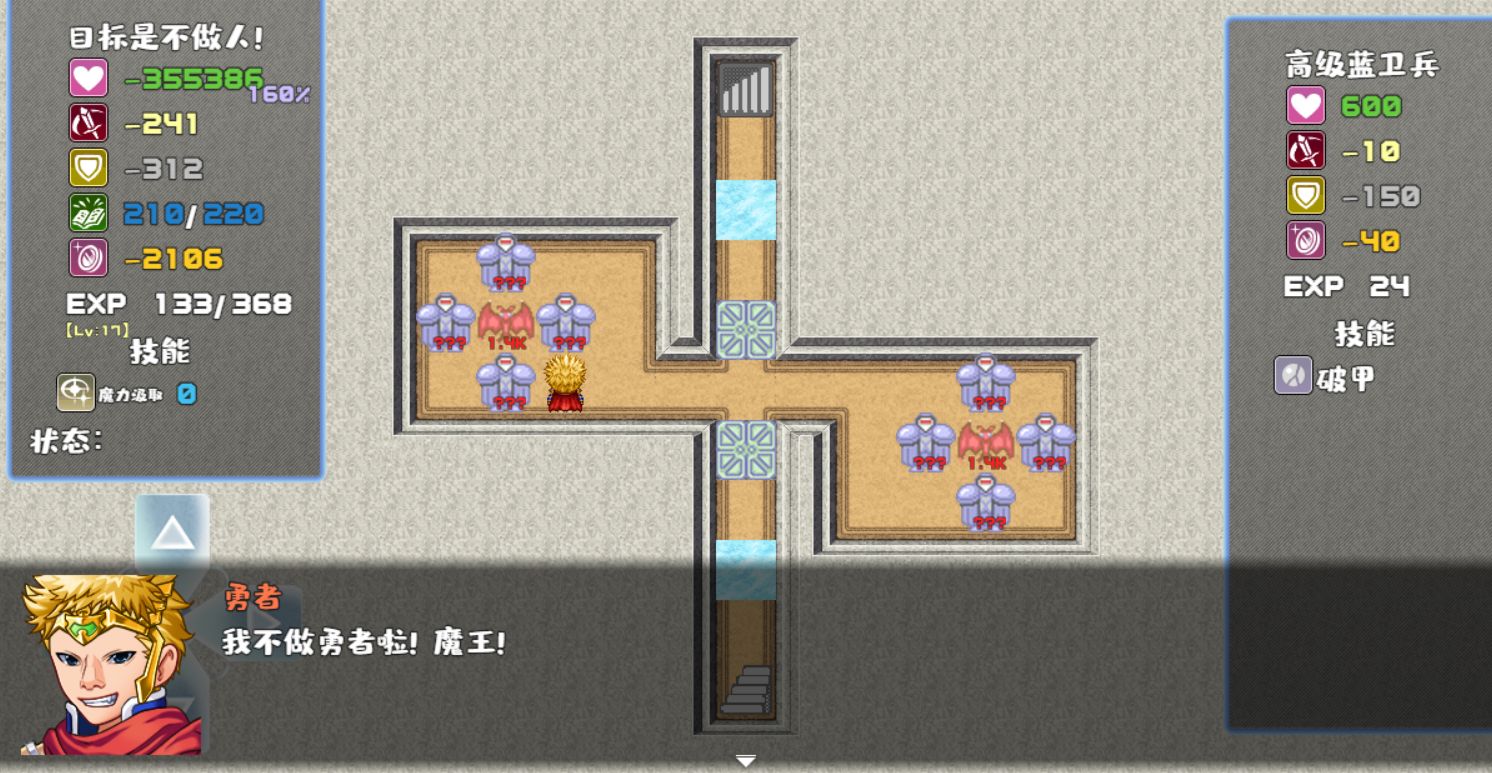Click the EXP 133/368 progress text

pyautogui.click(x=178, y=303)
